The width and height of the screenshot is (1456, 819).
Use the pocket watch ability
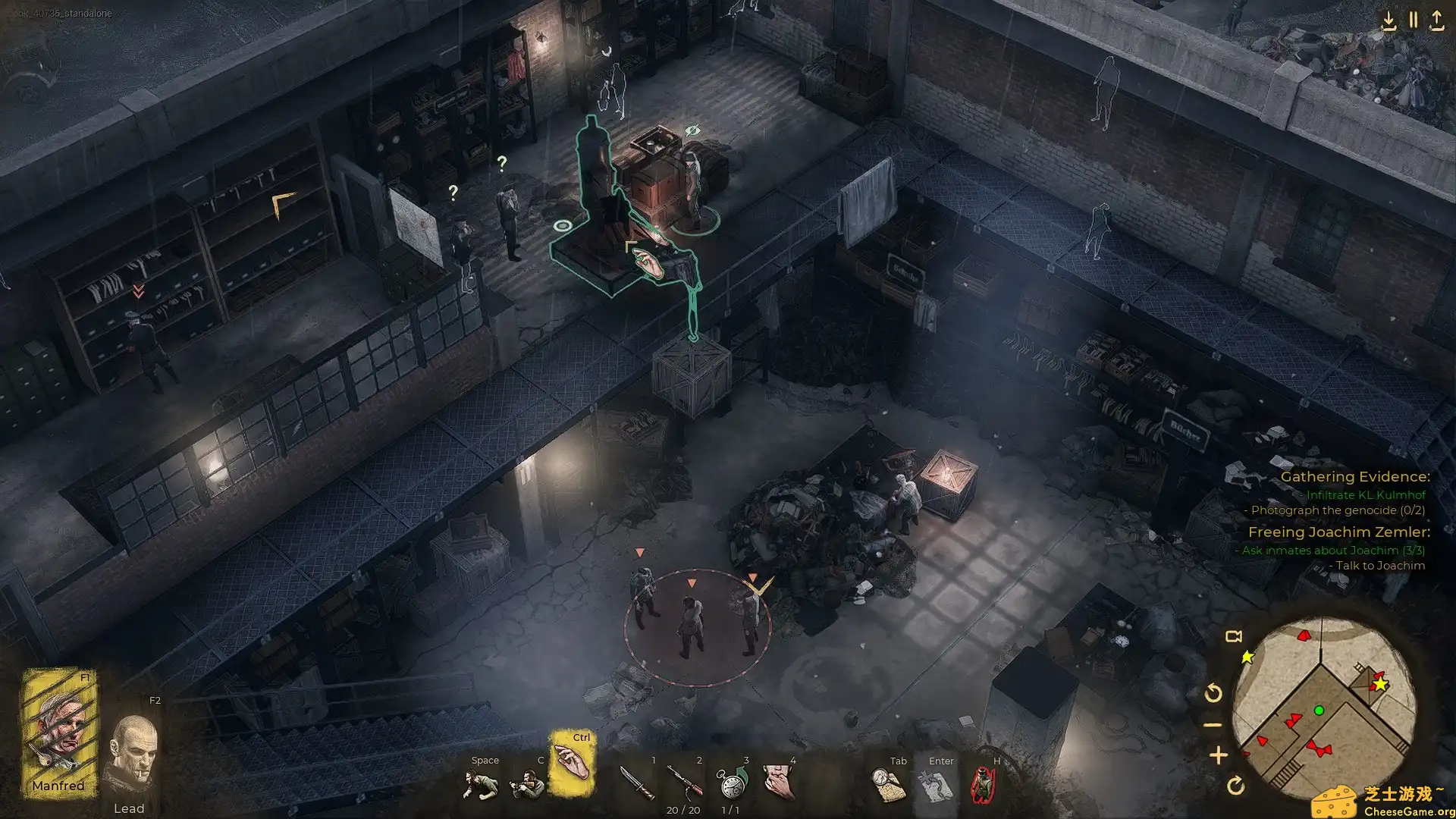pos(732,783)
